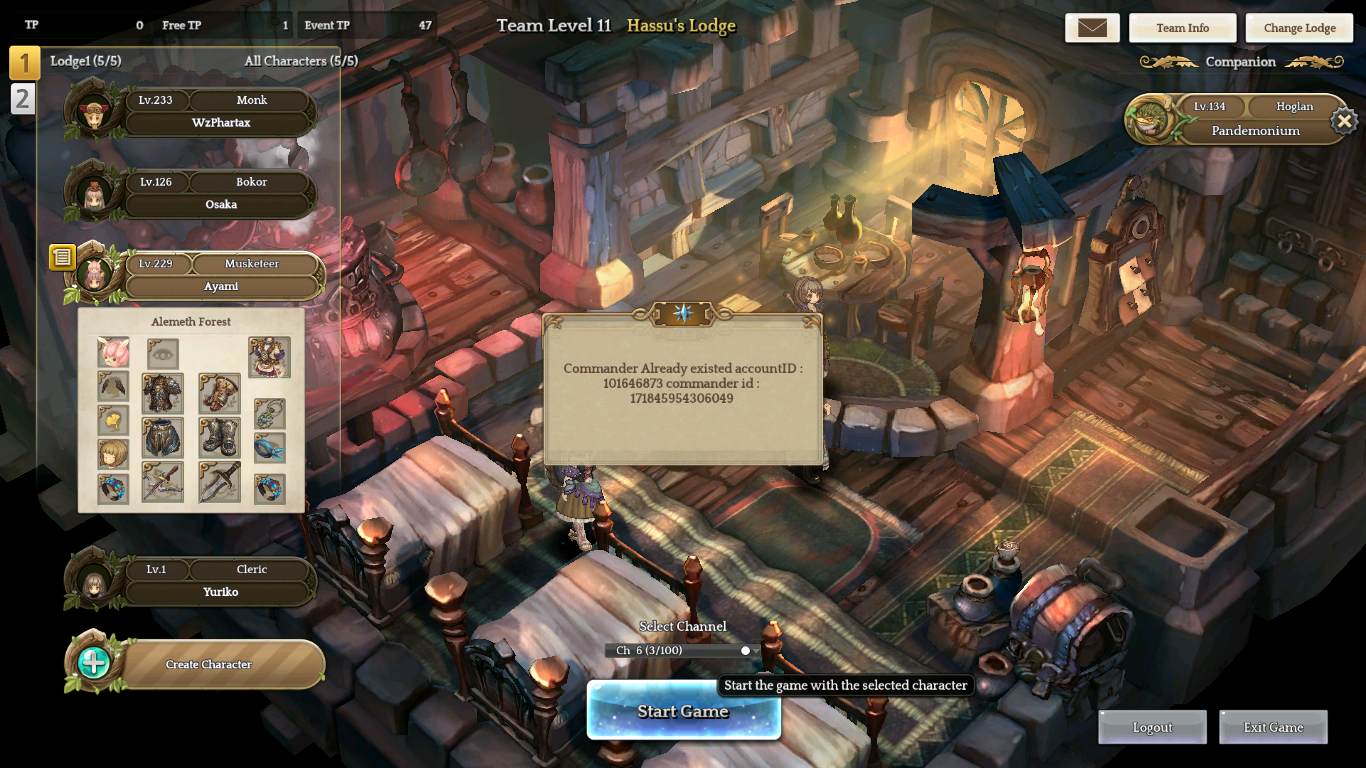
Task: Switch to lodge tab 1
Action: coord(24,62)
